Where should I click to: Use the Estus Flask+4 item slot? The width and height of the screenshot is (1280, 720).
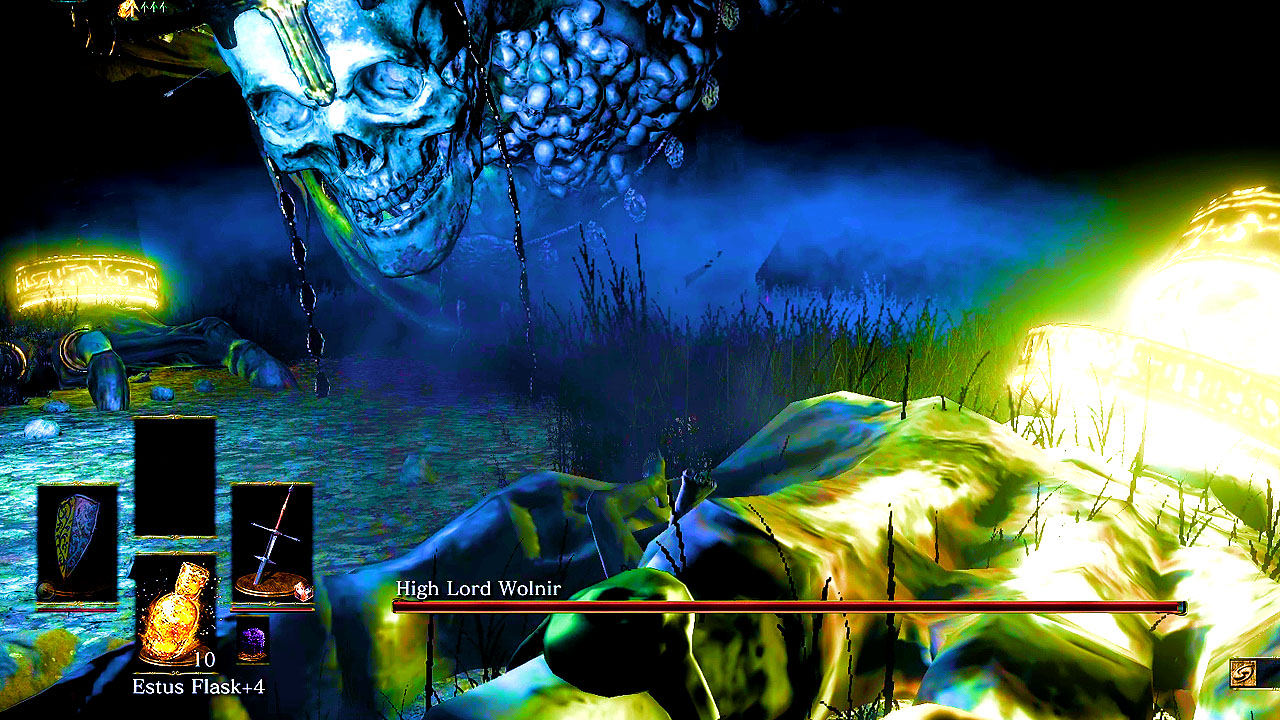click(x=175, y=612)
